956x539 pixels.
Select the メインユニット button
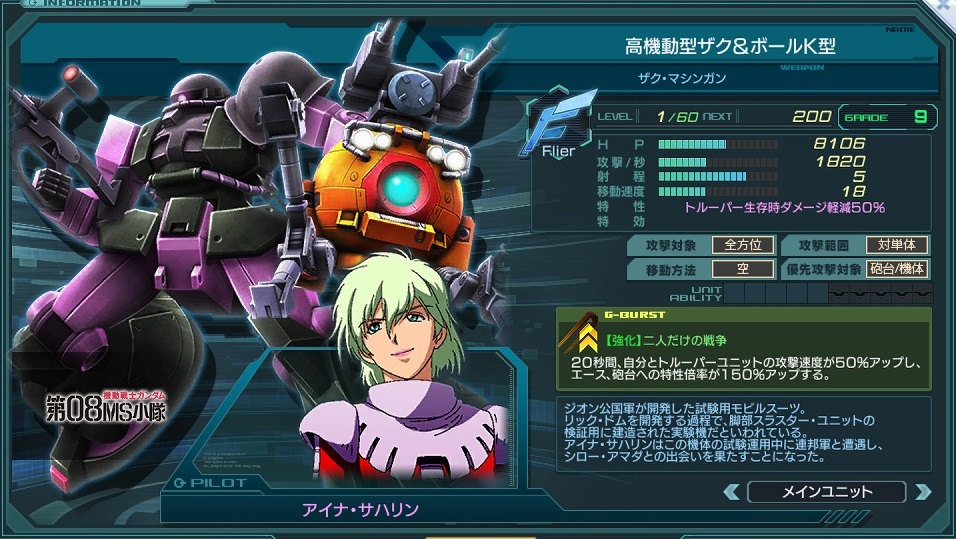[826, 492]
